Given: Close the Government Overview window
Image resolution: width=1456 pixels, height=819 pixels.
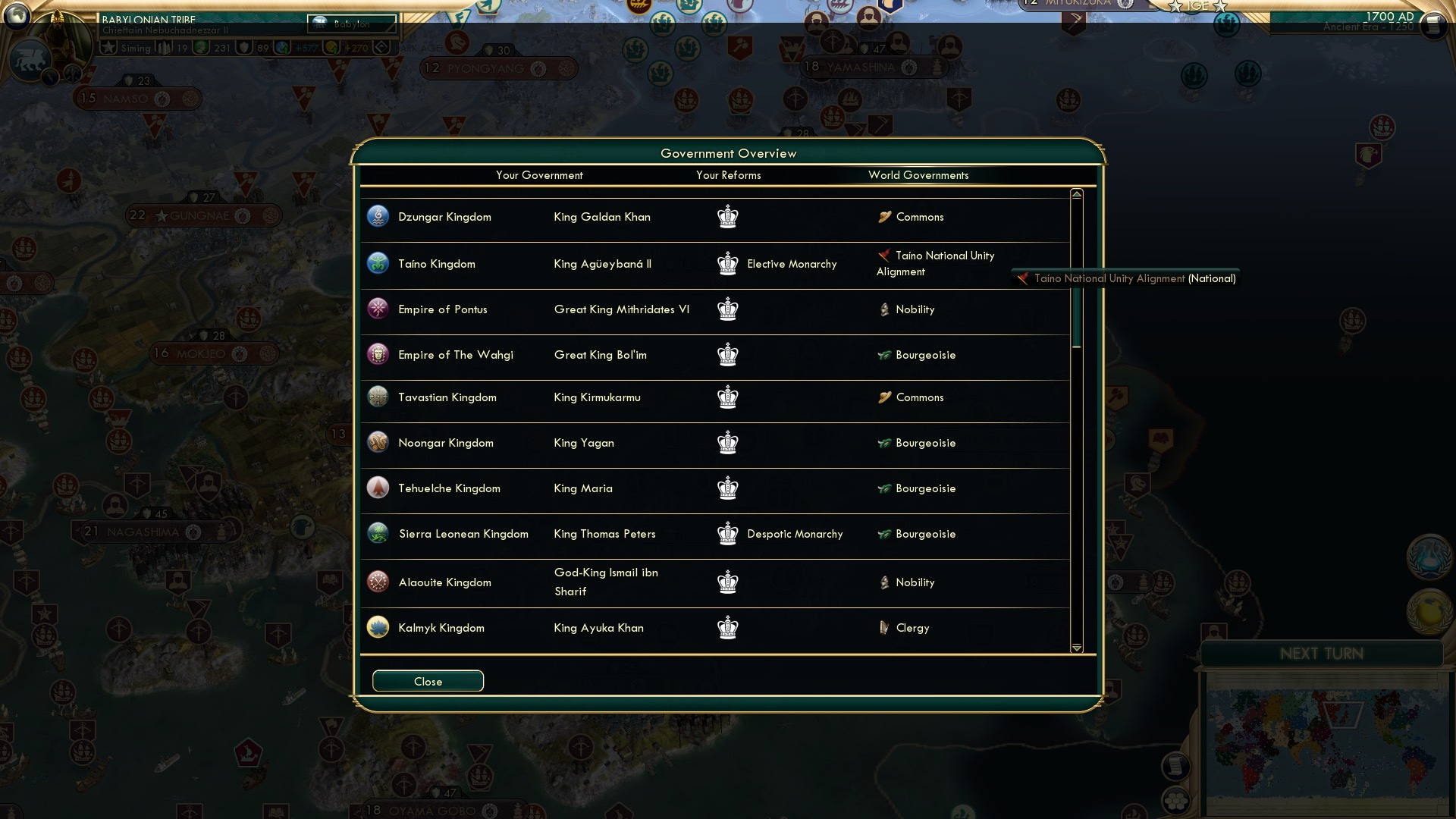Looking at the screenshot, I should (x=427, y=680).
